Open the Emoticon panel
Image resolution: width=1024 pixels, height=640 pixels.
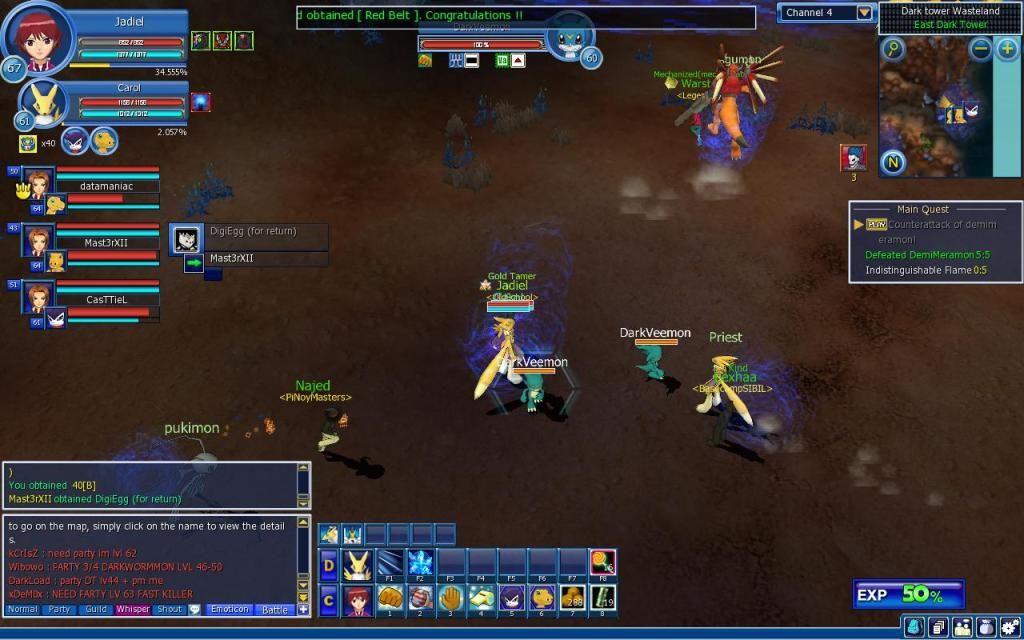(229, 609)
